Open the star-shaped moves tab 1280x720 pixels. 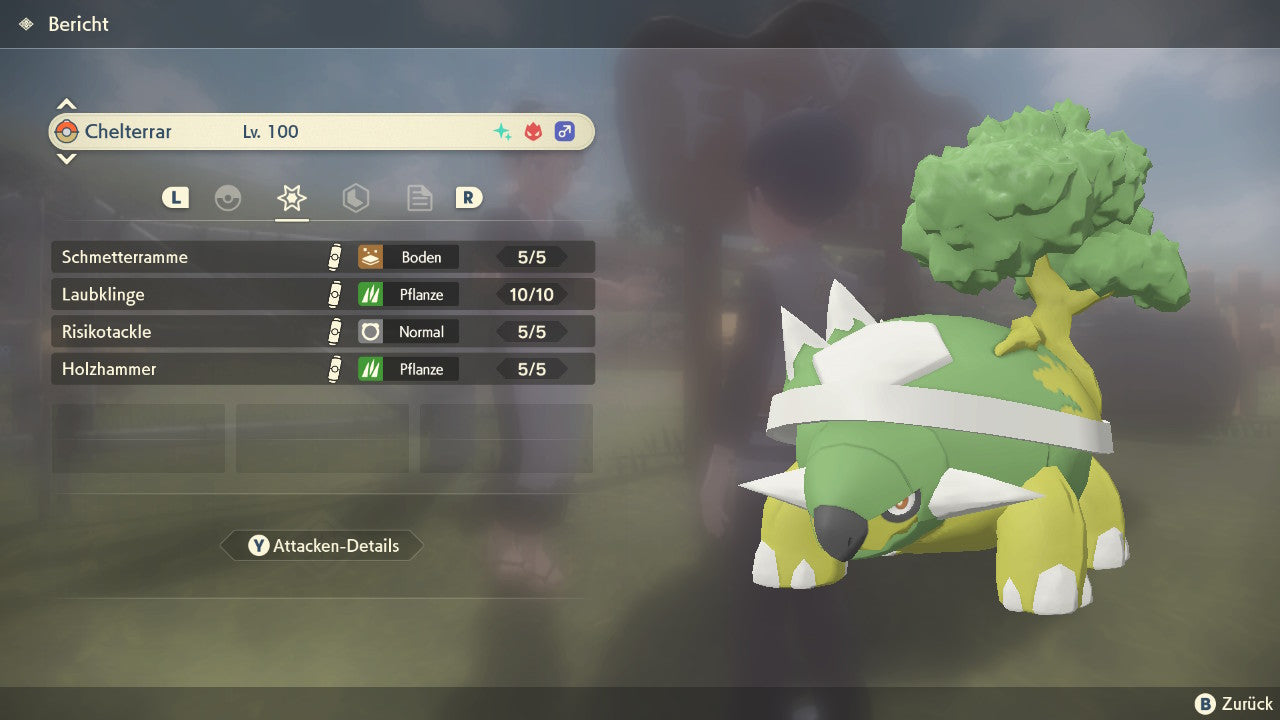291,198
